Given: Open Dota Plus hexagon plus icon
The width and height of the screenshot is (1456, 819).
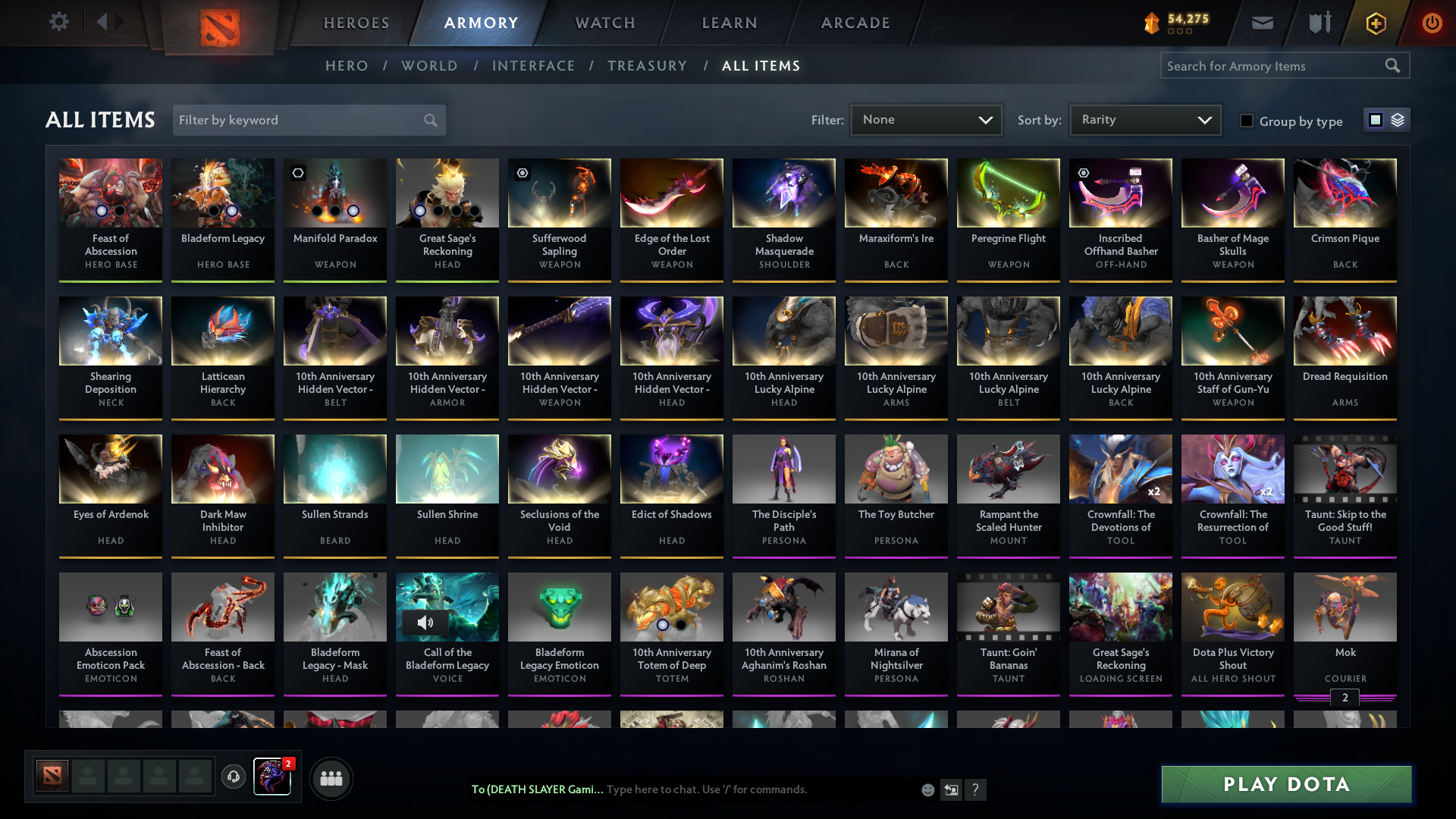Looking at the screenshot, I should [1375, 23].
